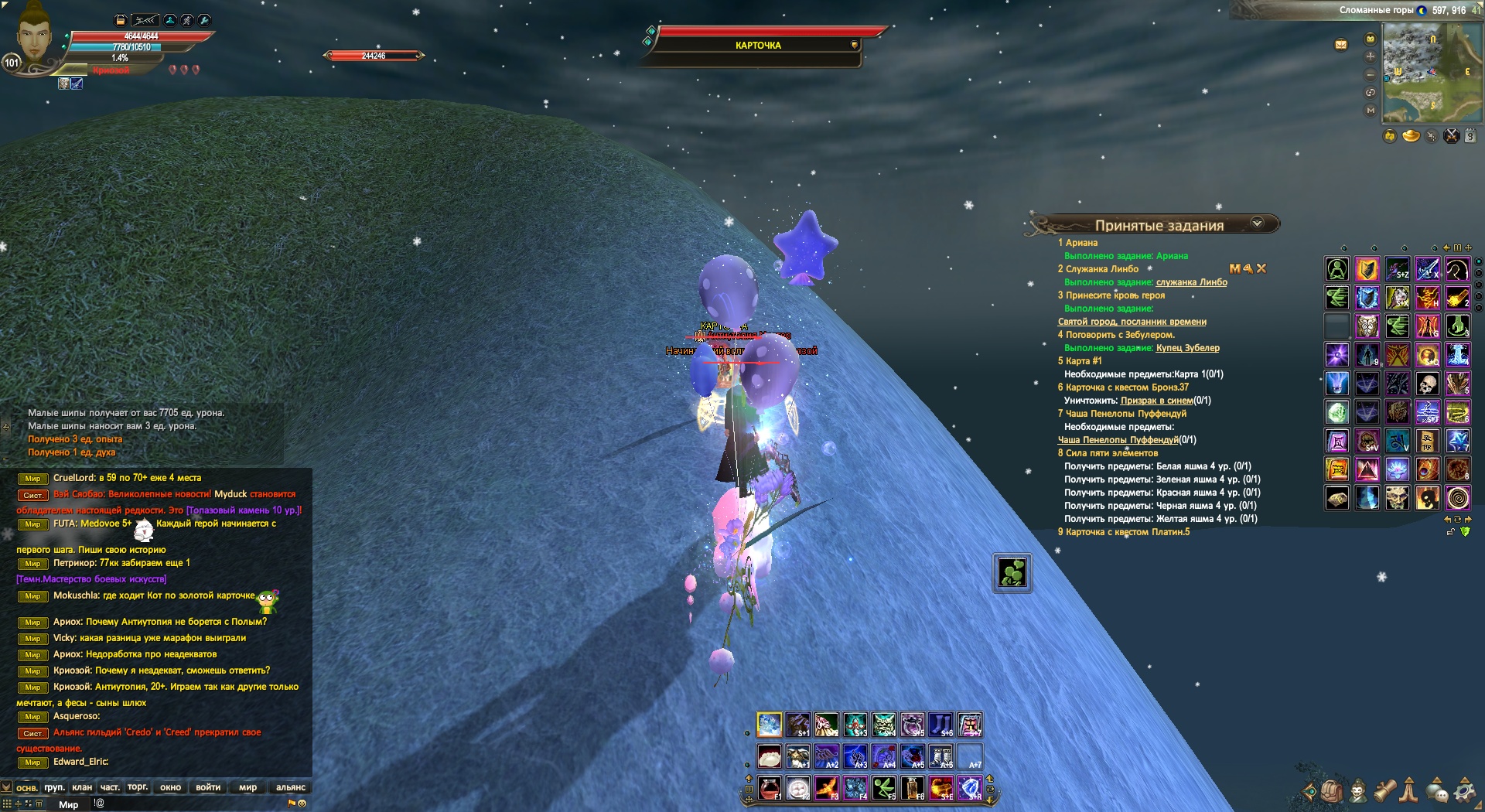Switch chat to the альянс tab
Viewport: 1485px width, 812px height.
point(291,787)
